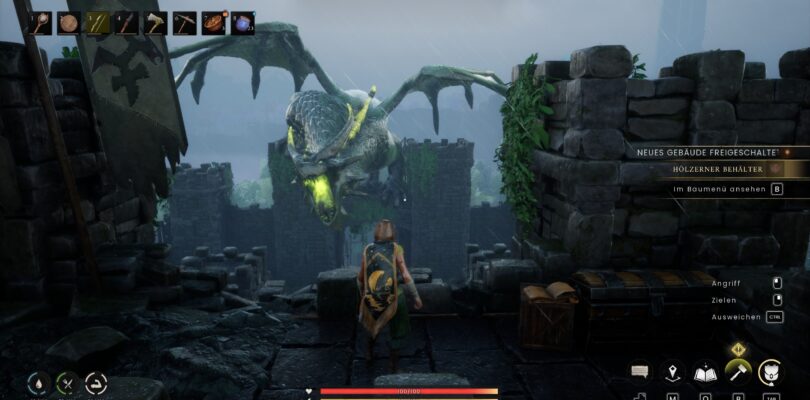
Task: Click the fork and knife hunger indicator
Action: [67, 381]
